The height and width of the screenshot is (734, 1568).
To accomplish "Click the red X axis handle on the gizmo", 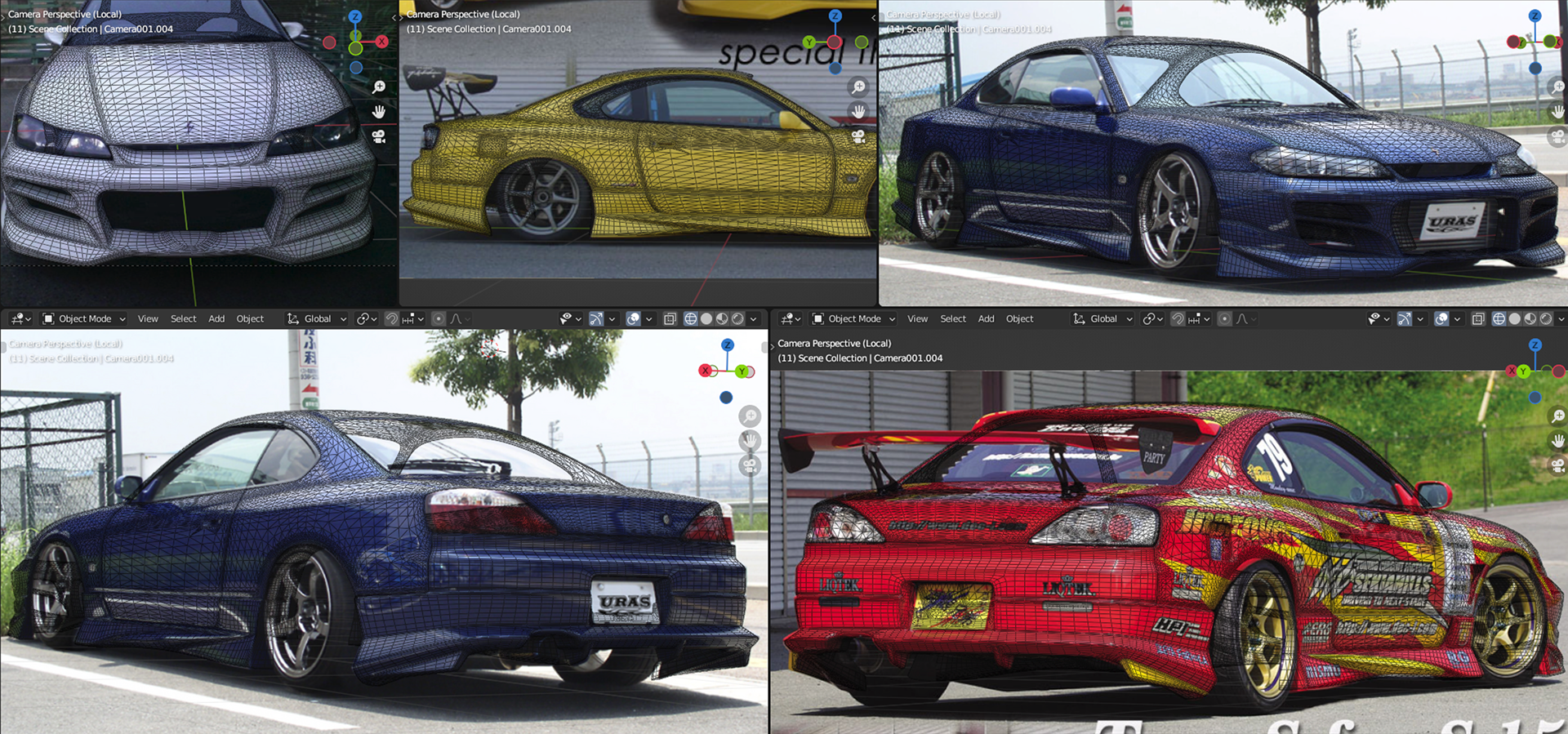I will (1512, 370).
